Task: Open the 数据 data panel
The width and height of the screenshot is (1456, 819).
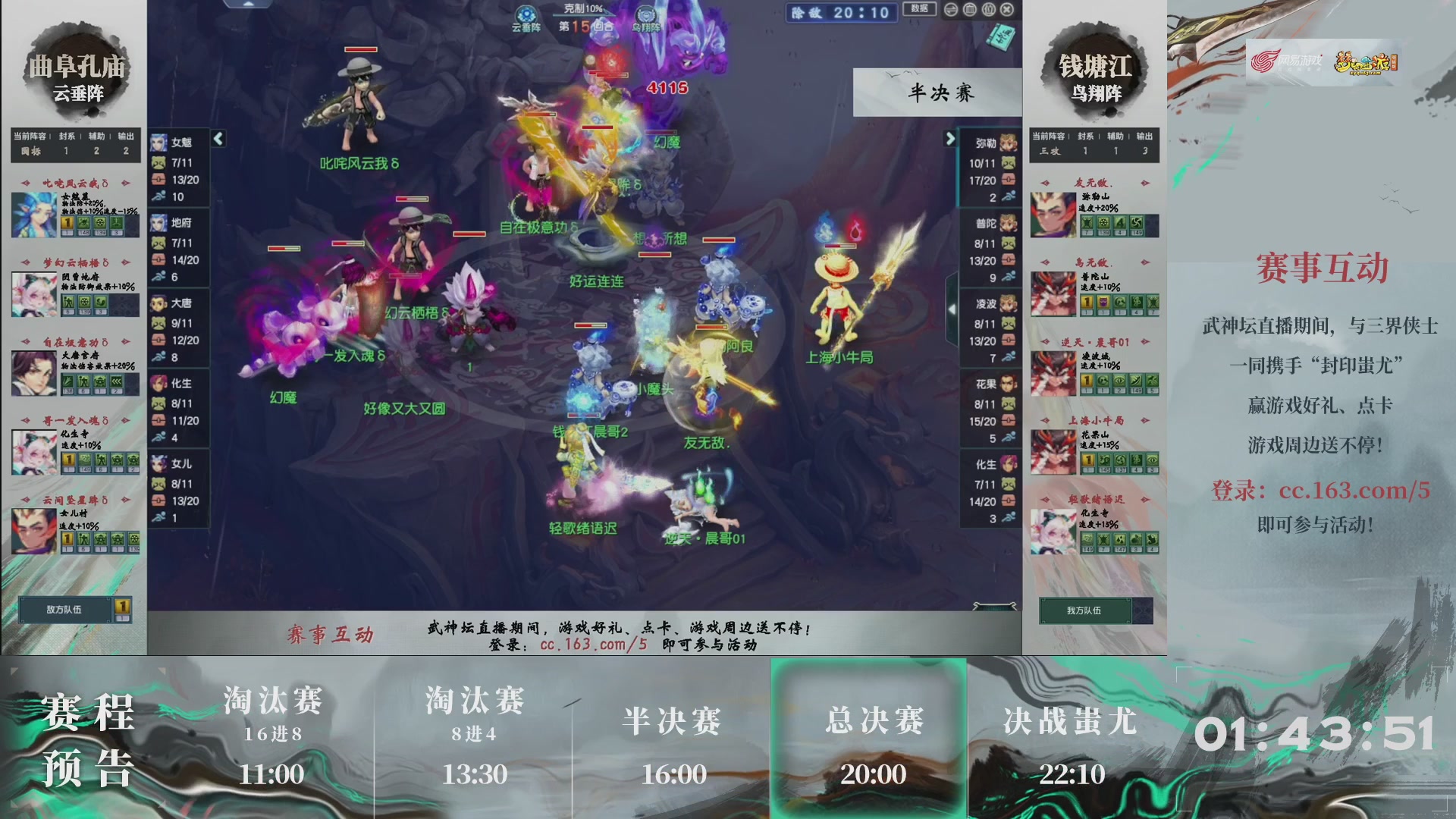Action: [x=919, y=9]
